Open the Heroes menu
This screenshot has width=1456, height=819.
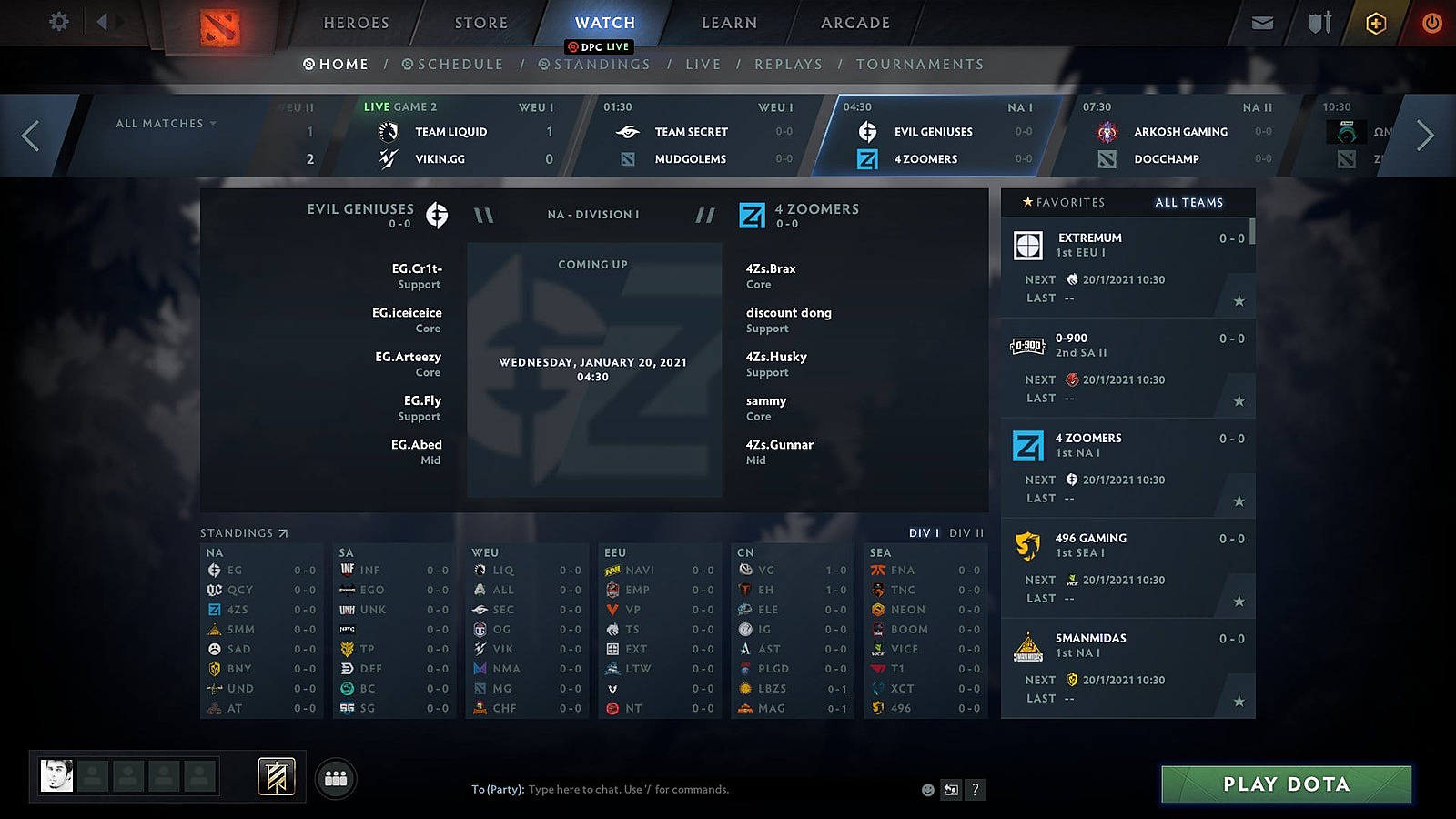[356, 23]
